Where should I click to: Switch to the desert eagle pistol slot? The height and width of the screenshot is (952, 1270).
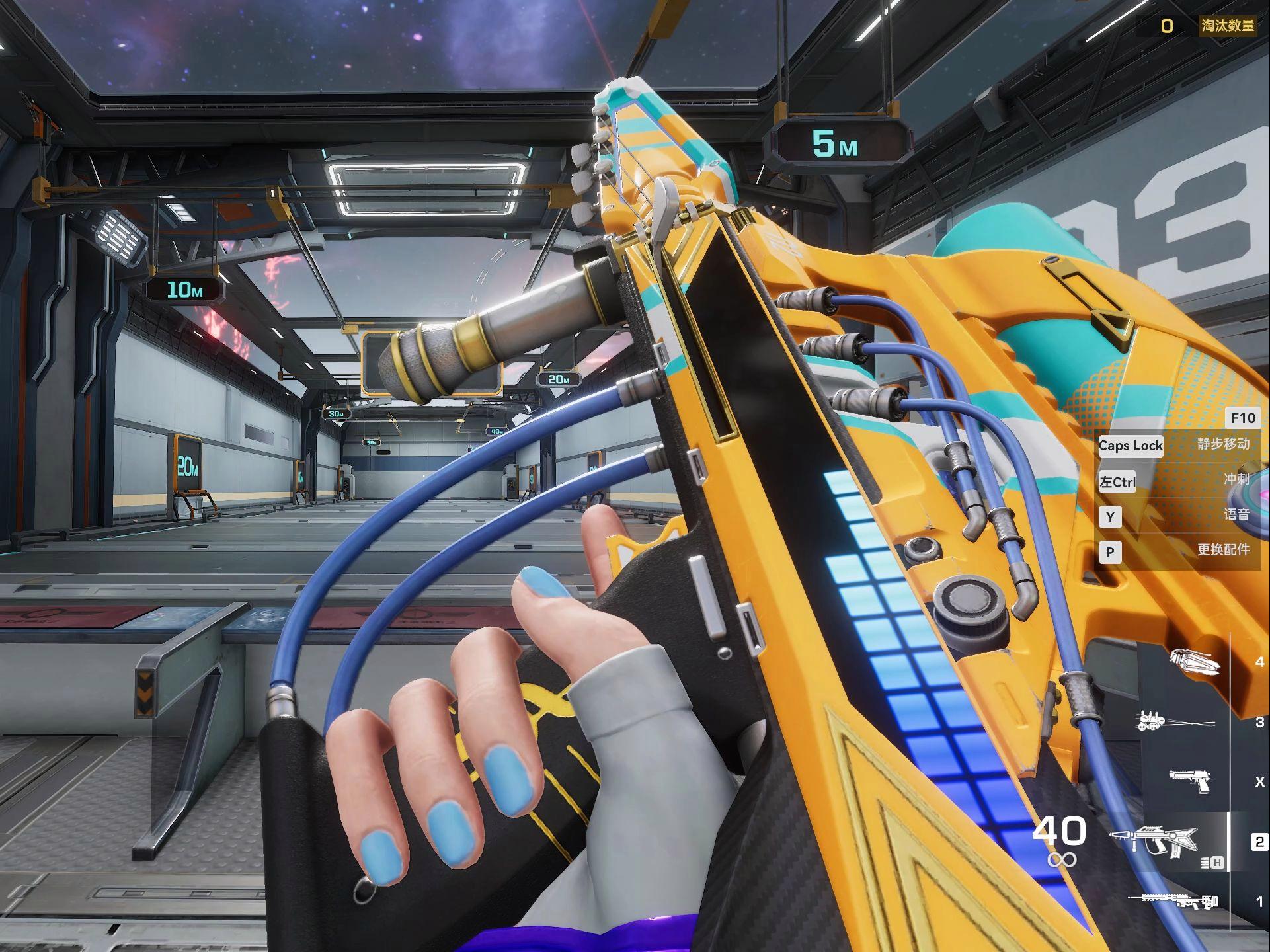pyautogui.click(x=1189, y=781)
